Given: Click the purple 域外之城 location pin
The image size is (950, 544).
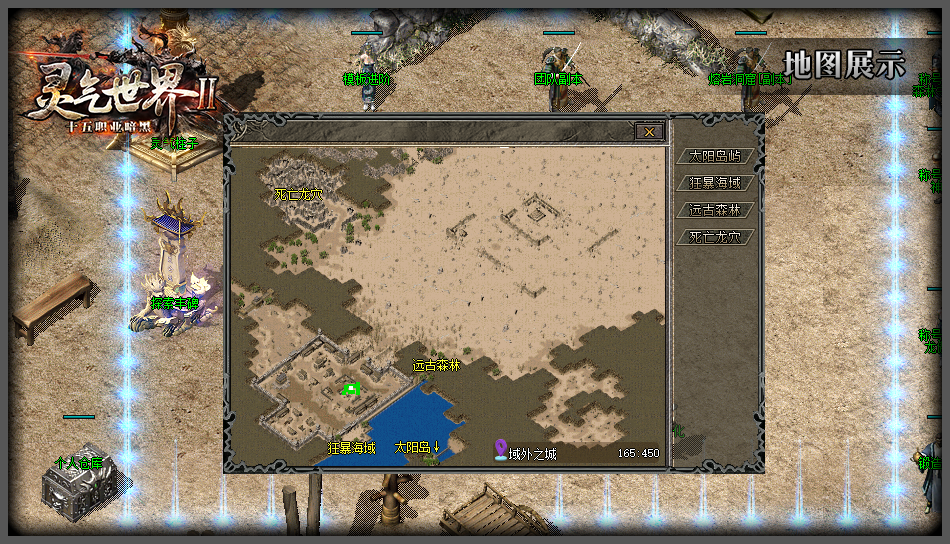Looking at the screenshot, I should [501, 451].
